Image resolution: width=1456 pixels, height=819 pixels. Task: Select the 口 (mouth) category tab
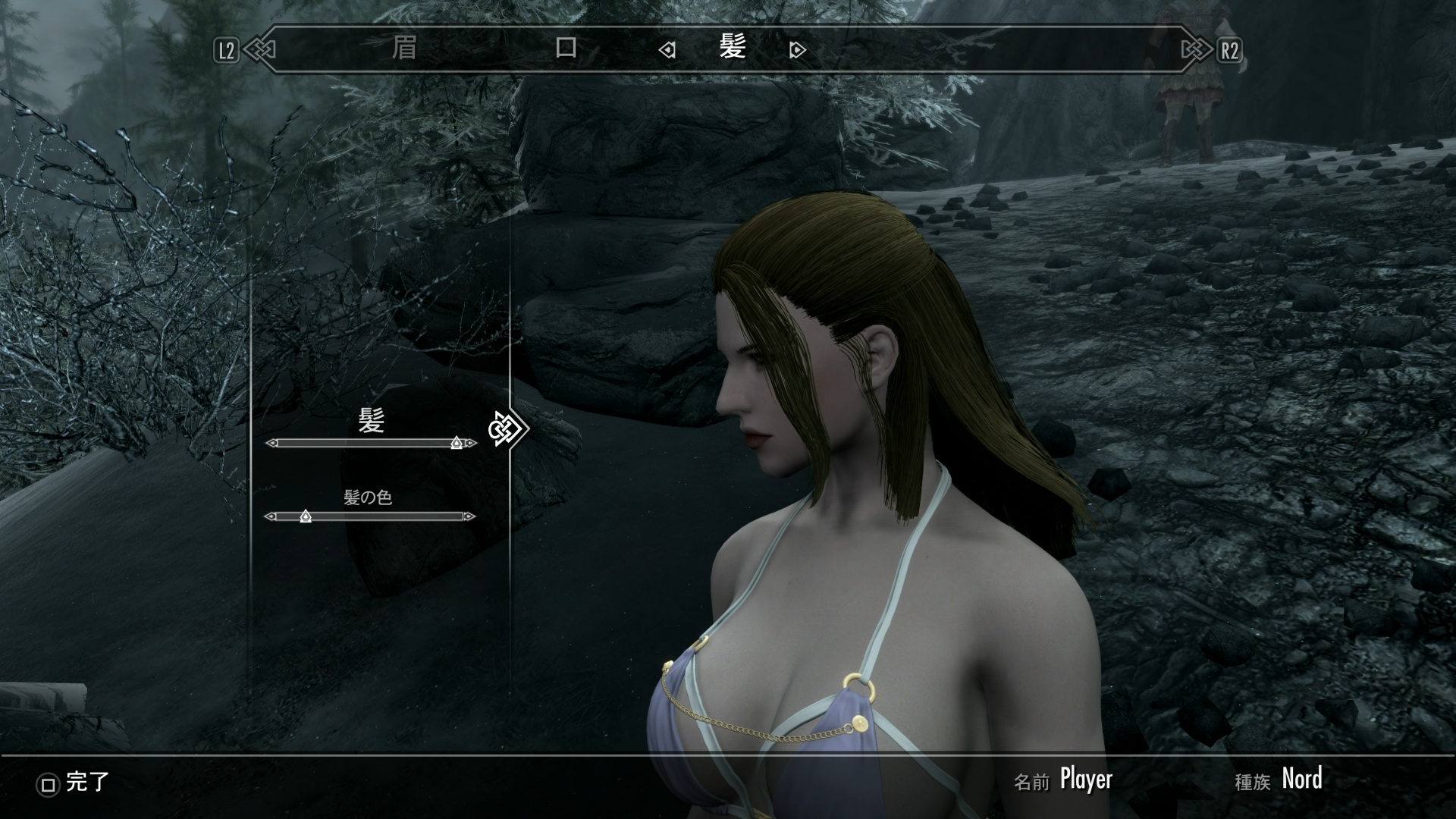[566, 49]
